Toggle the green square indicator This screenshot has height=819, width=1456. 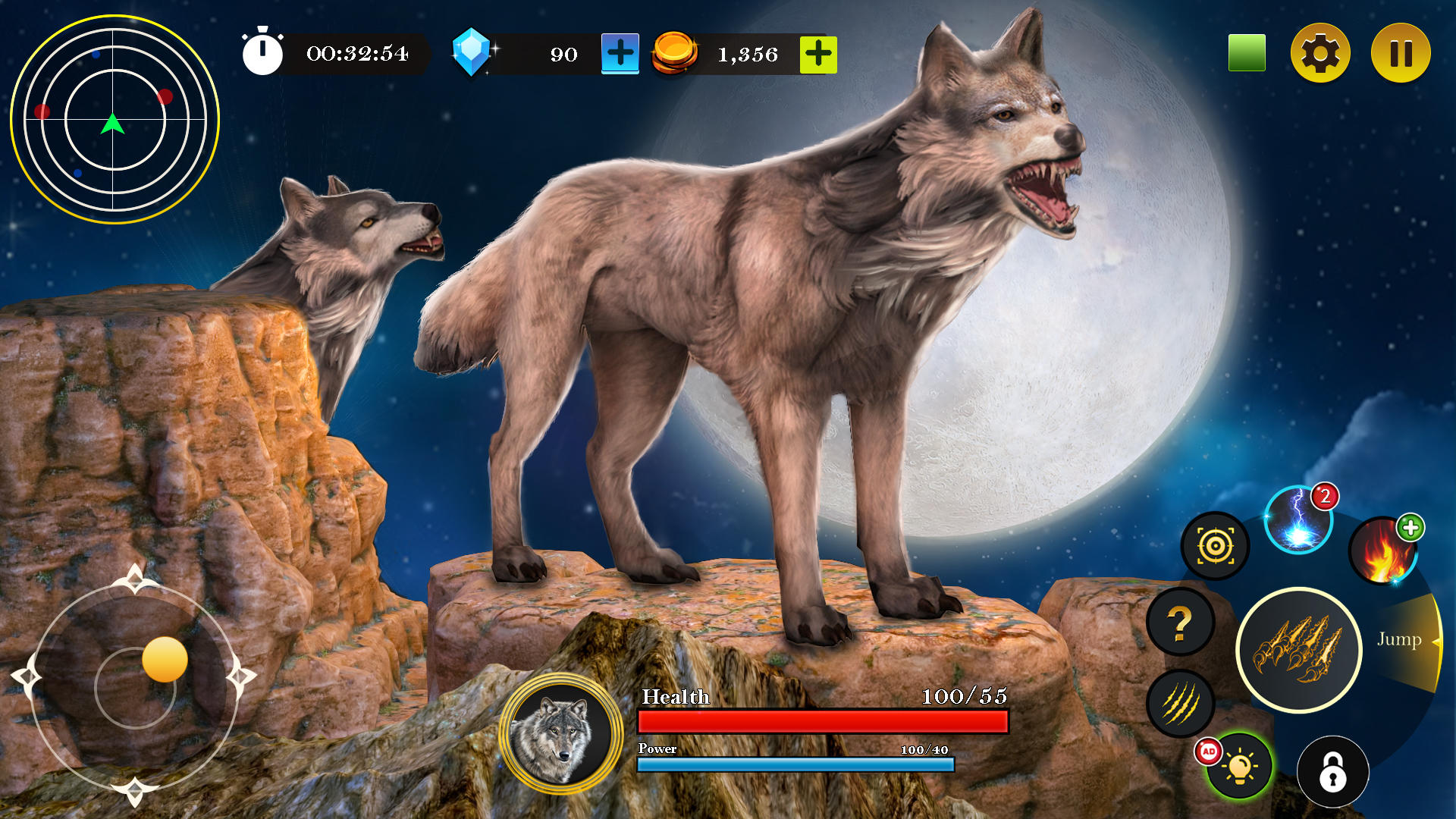click(x=1247, y=51)
